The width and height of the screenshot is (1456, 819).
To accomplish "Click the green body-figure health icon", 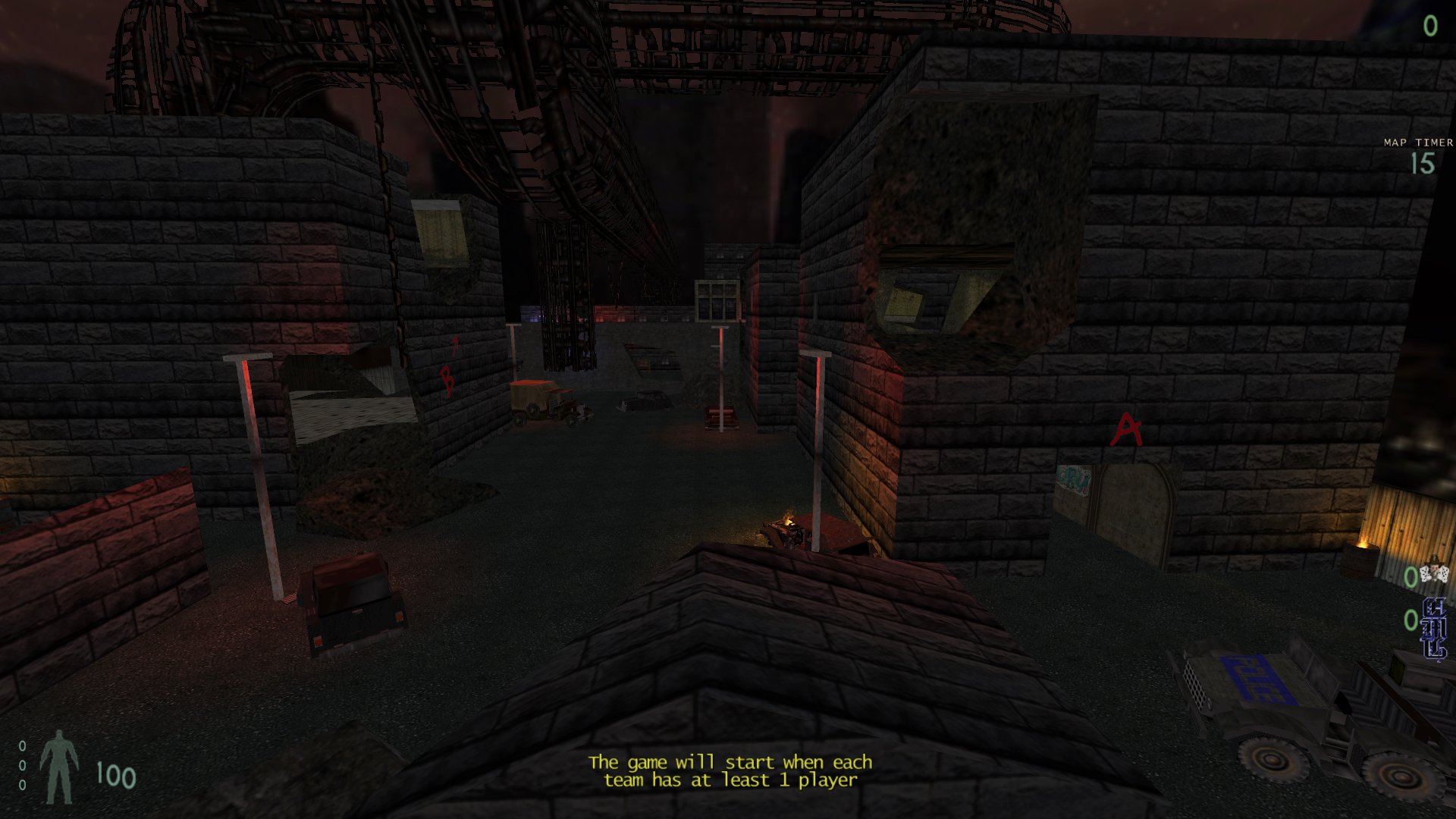I will [59, 767].
